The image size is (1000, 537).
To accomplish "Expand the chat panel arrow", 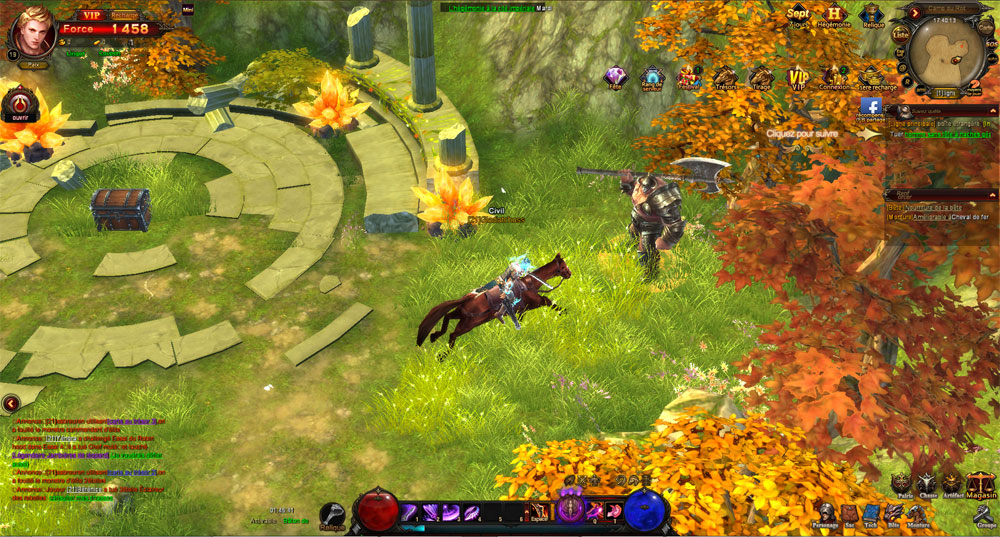I will (x=10, y=403).
